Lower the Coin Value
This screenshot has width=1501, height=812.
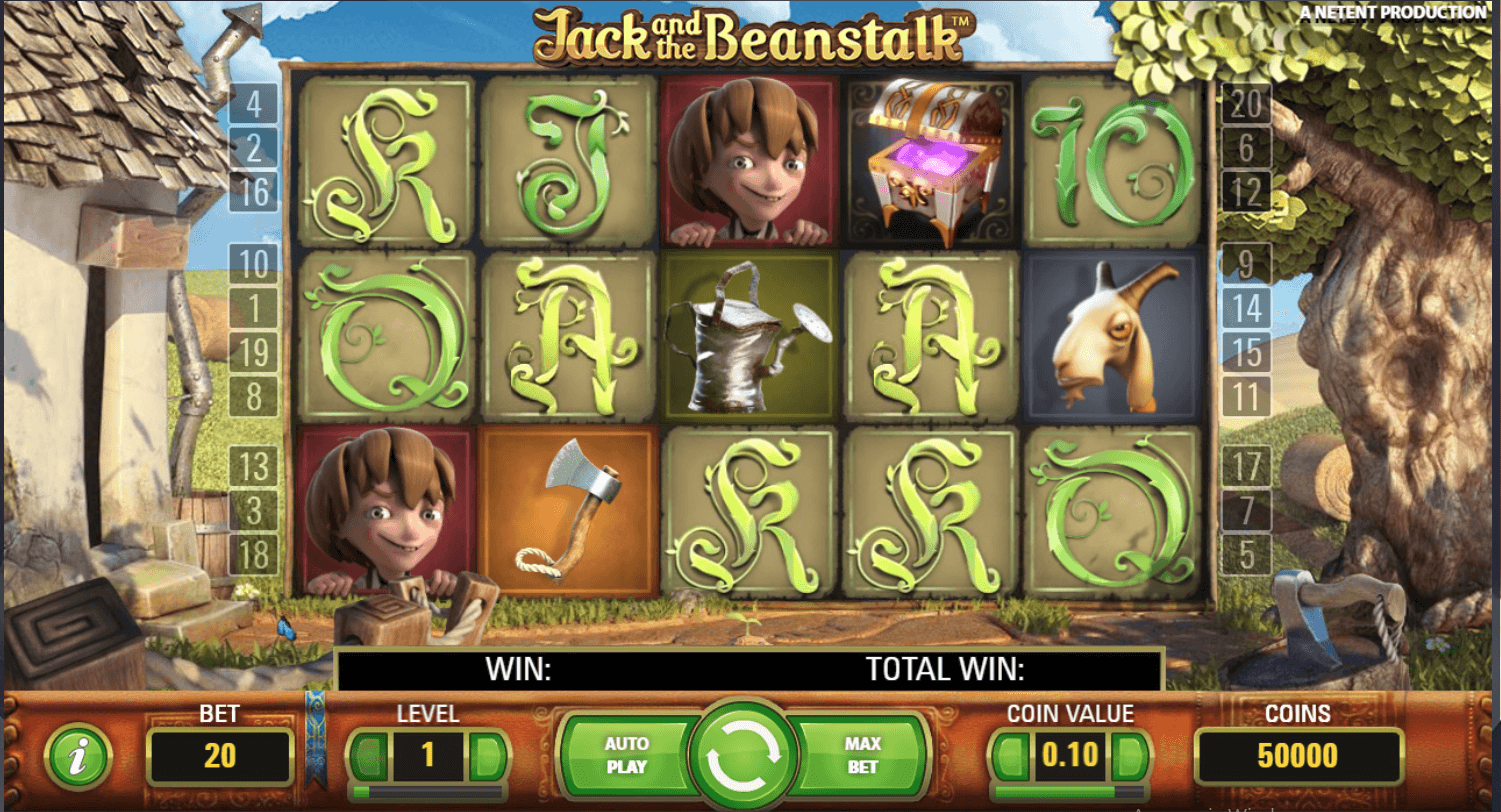[x=1011, y=754]
